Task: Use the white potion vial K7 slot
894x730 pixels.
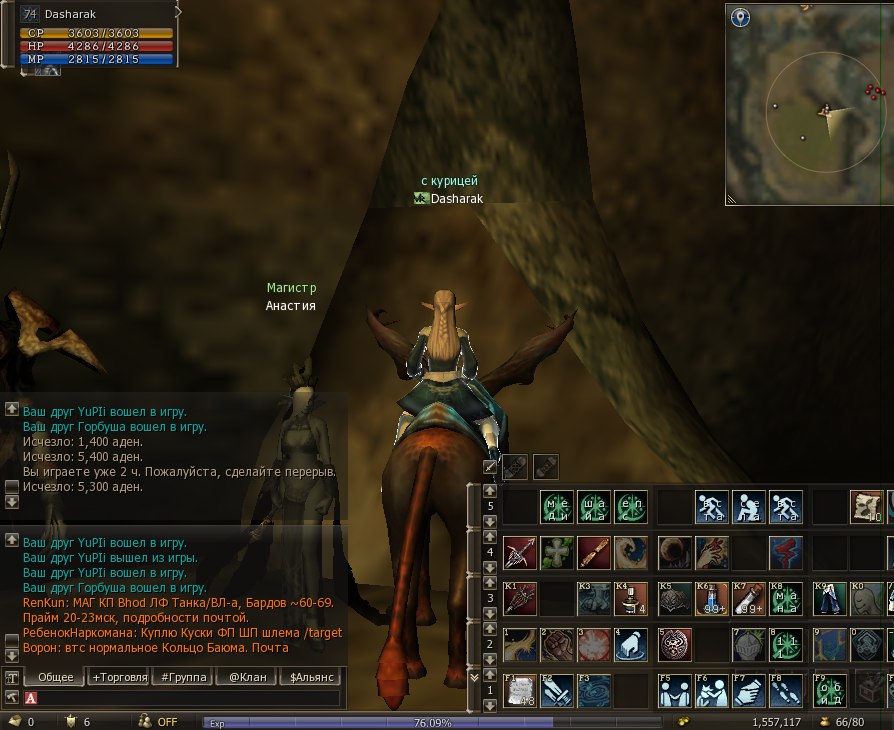Action: (750, 598)
